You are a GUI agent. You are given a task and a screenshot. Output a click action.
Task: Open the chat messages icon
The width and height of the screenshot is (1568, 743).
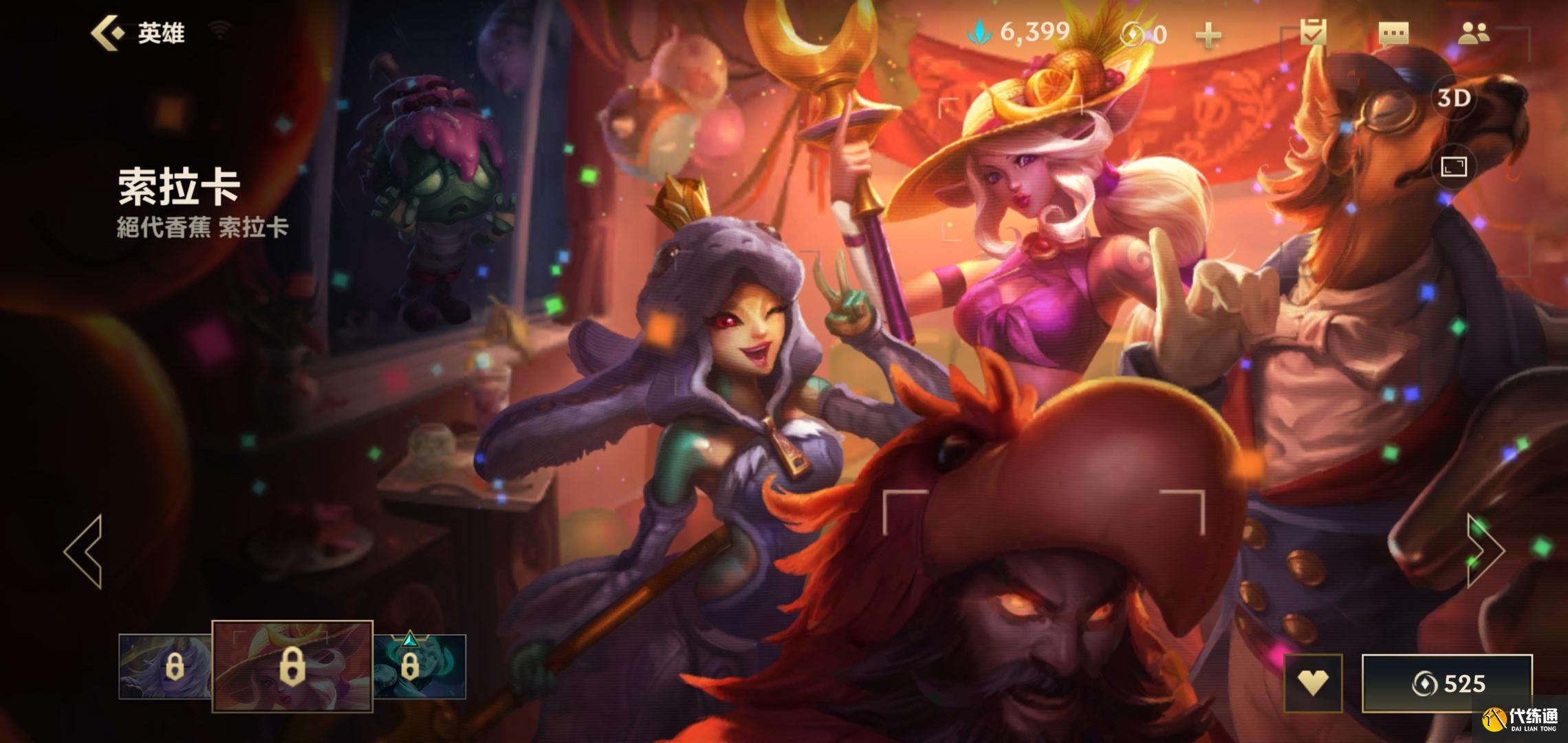1393,33
